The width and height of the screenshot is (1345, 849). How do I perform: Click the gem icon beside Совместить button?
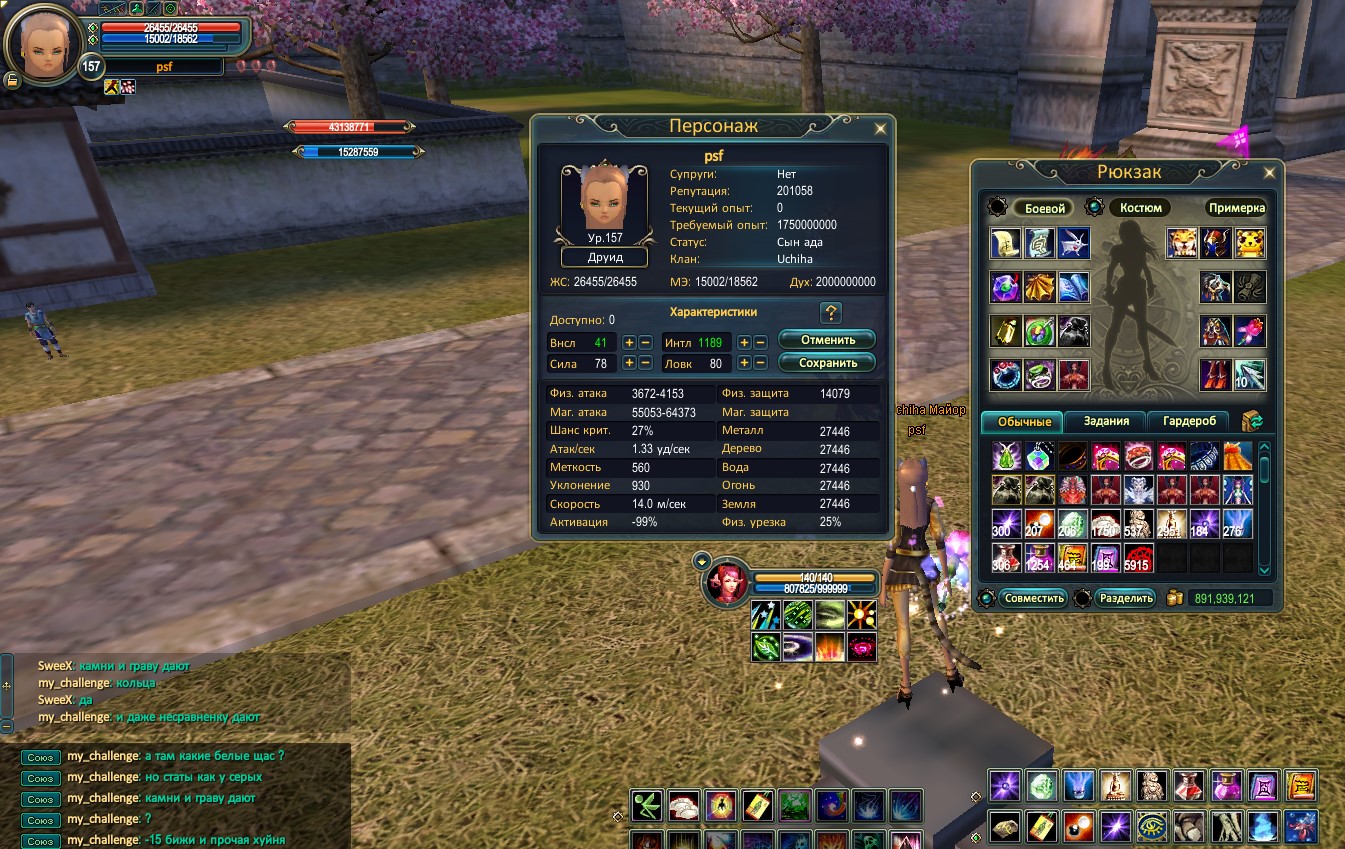click(988, 597)
